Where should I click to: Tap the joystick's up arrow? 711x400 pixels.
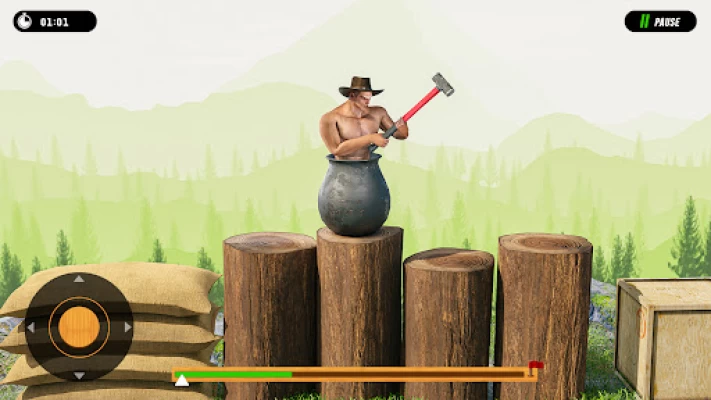pos(79,280)
